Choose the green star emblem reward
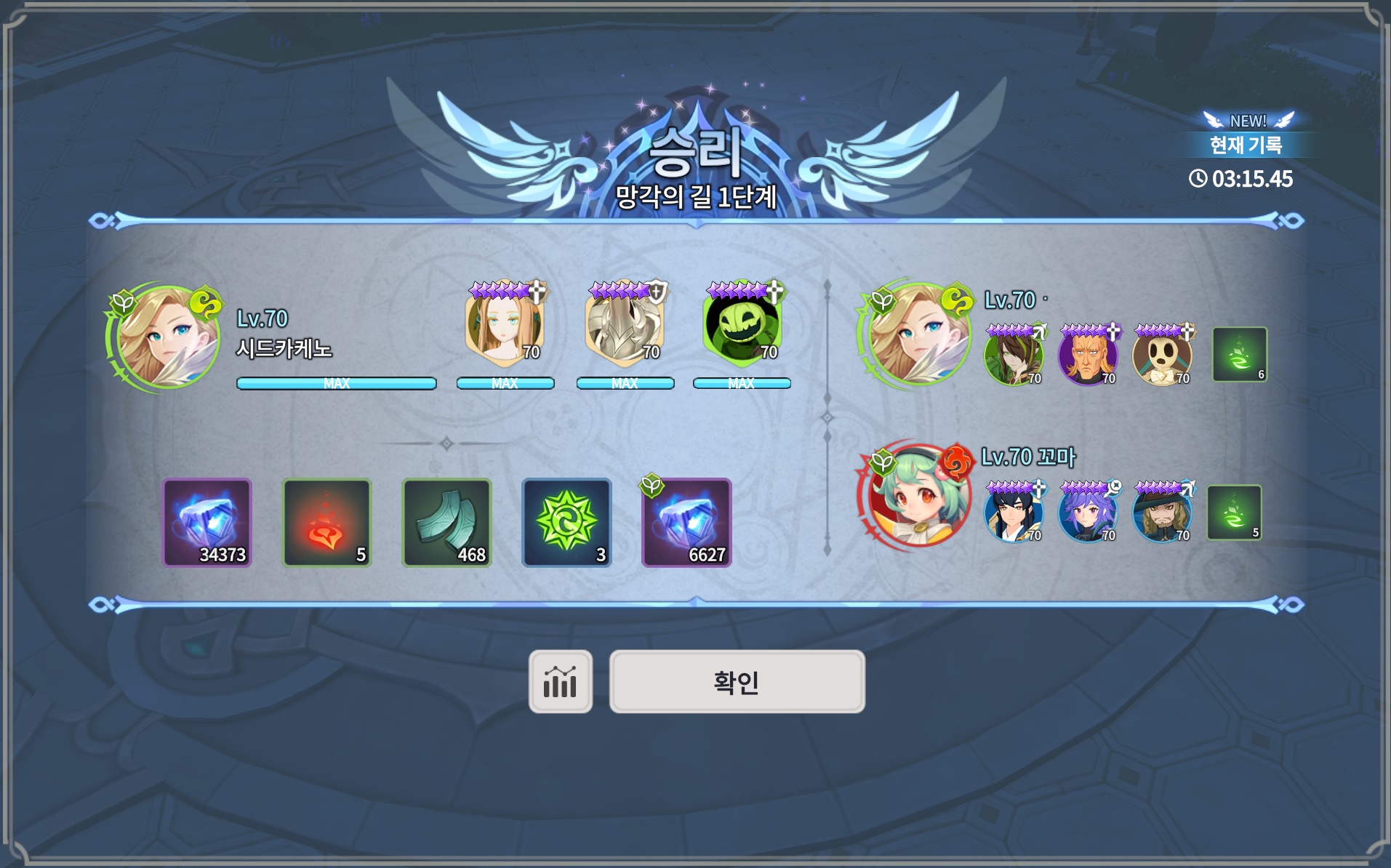 pos(566,523)
